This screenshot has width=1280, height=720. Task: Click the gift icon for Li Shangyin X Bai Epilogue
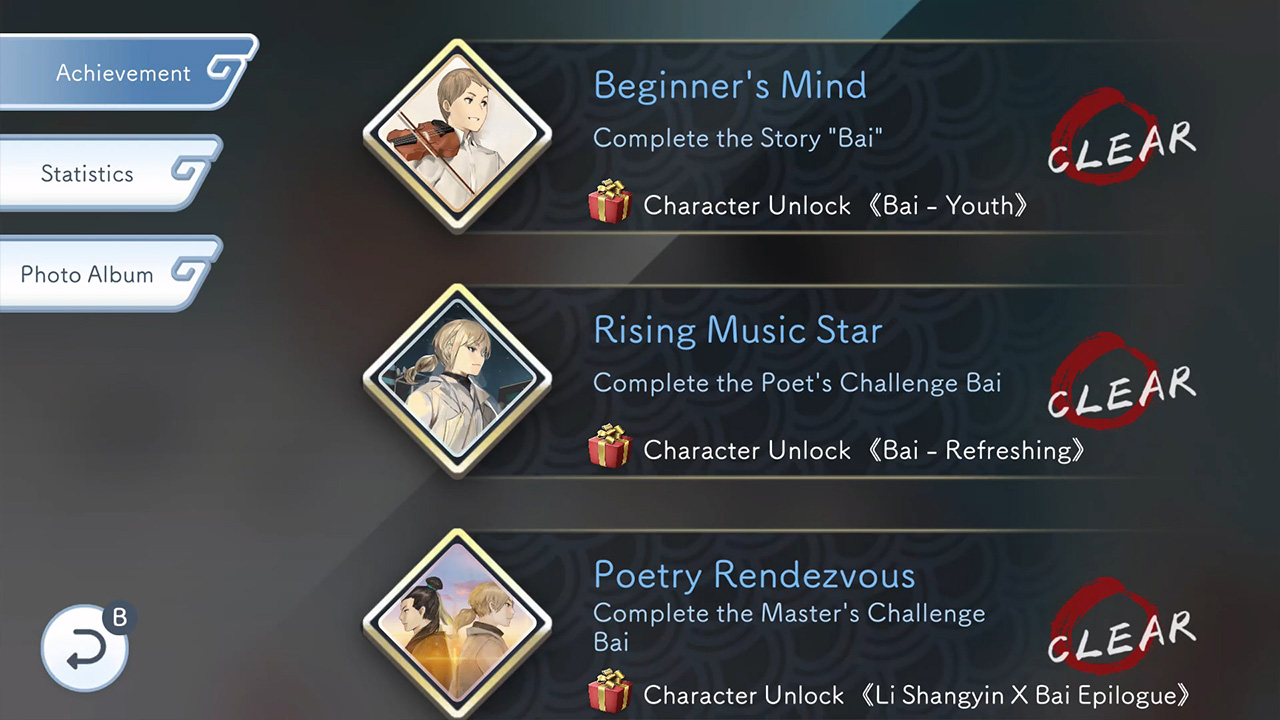click(611, 692)
